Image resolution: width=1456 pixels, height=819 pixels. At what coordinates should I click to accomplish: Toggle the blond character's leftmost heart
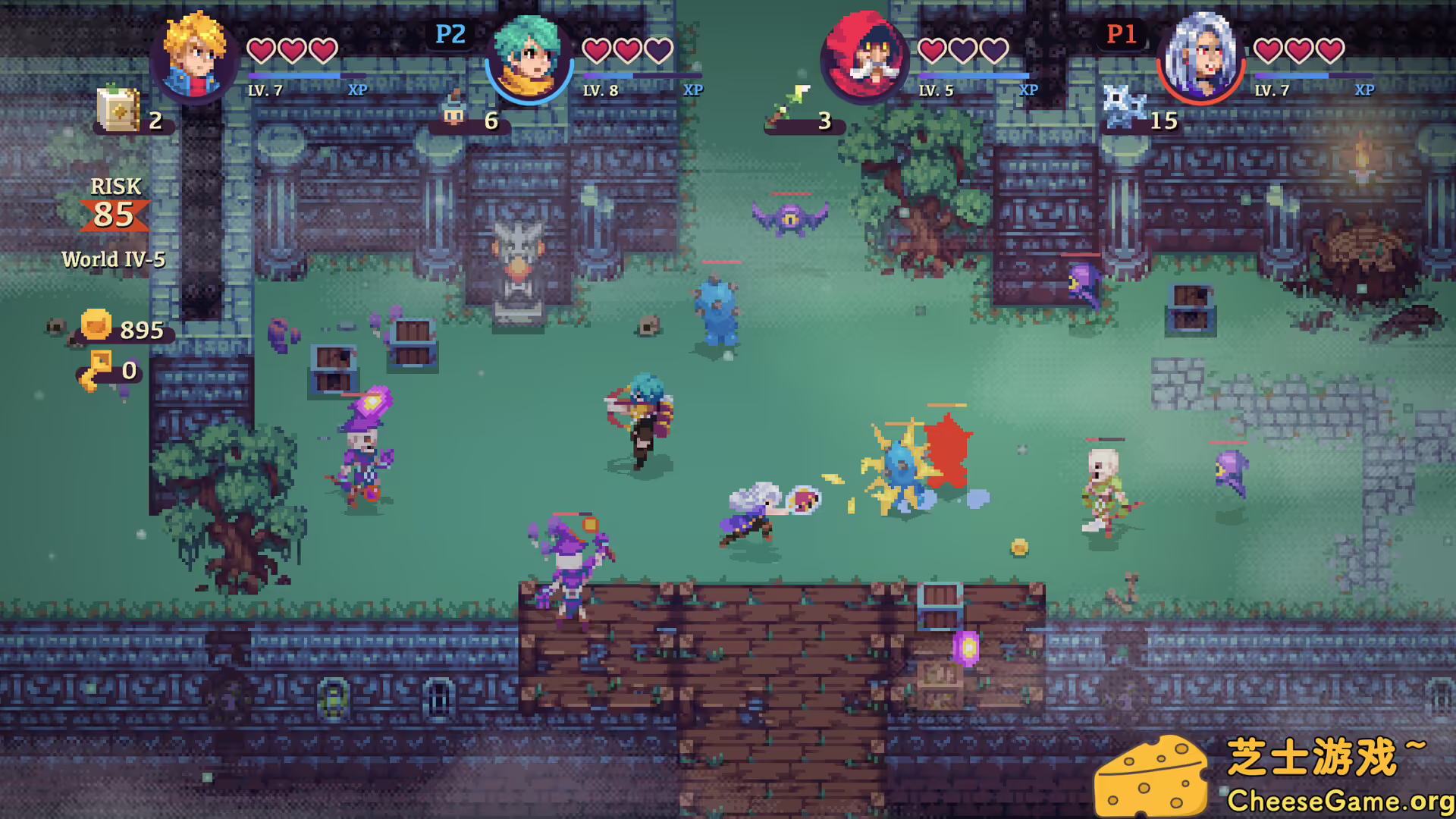(x=262, y=52)
